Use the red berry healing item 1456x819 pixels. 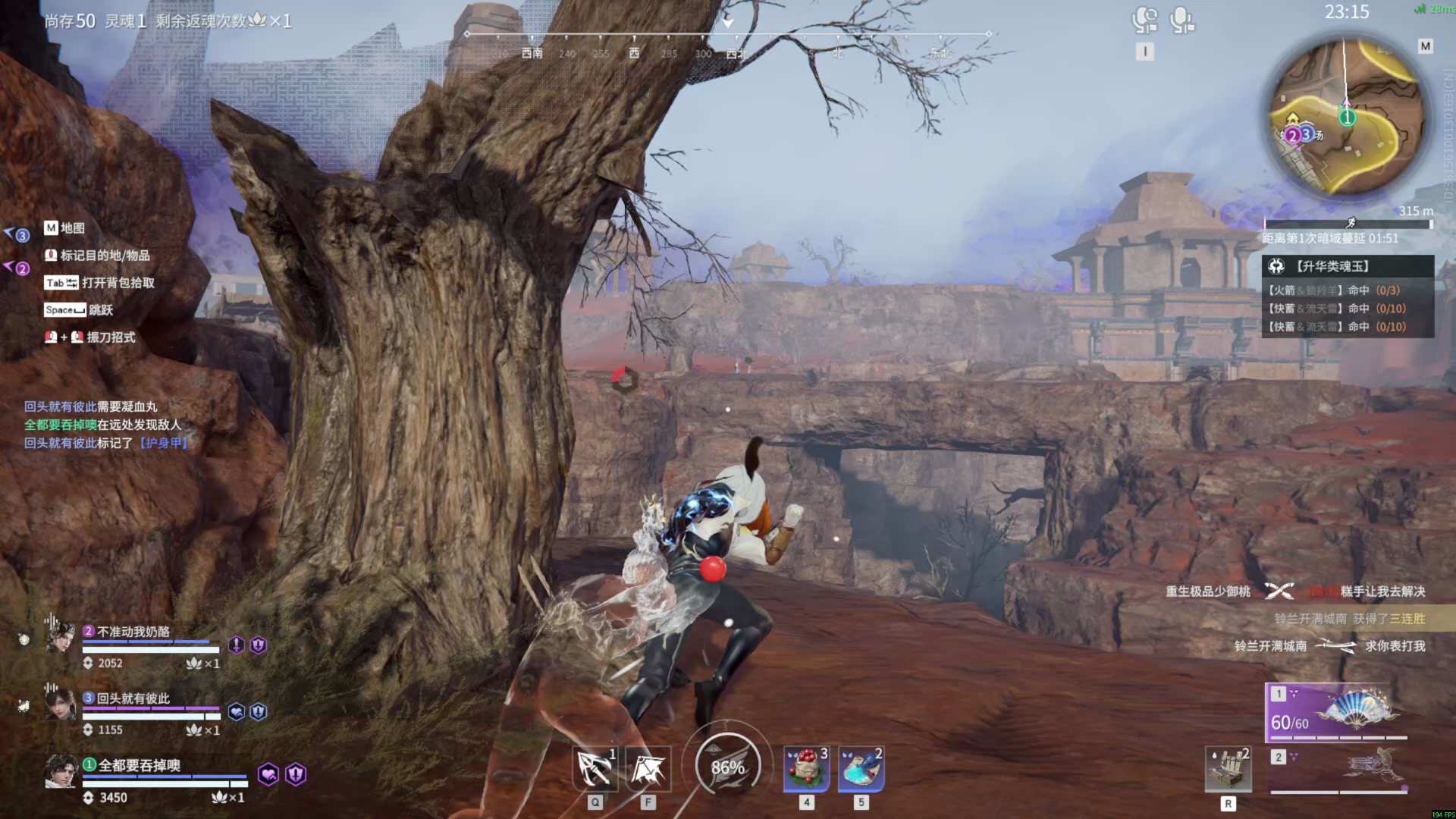806,768
